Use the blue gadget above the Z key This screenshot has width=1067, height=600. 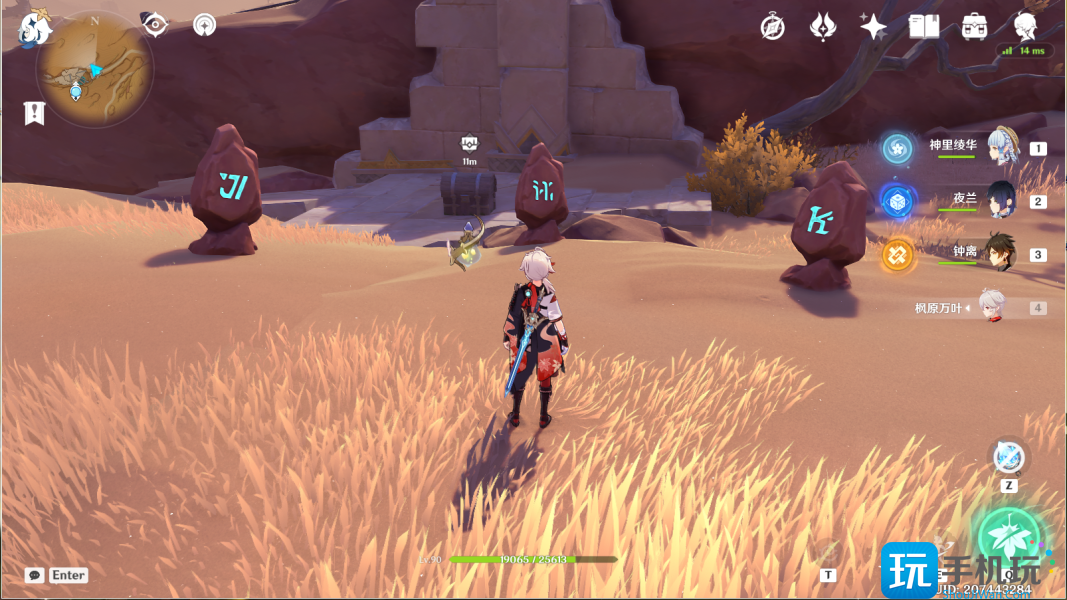coord(1009,457)
